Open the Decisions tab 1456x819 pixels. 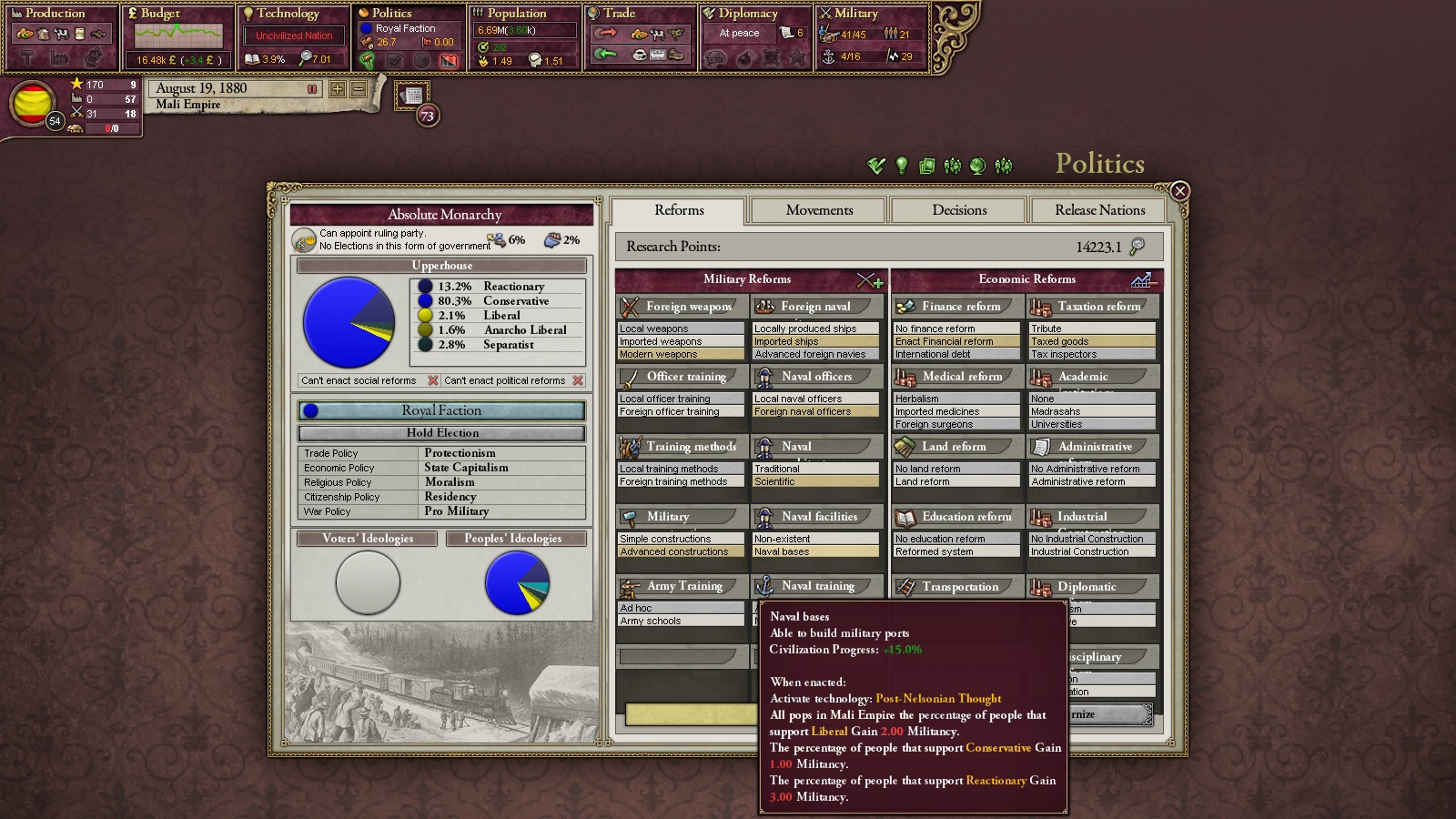click(x=959, y=210)
